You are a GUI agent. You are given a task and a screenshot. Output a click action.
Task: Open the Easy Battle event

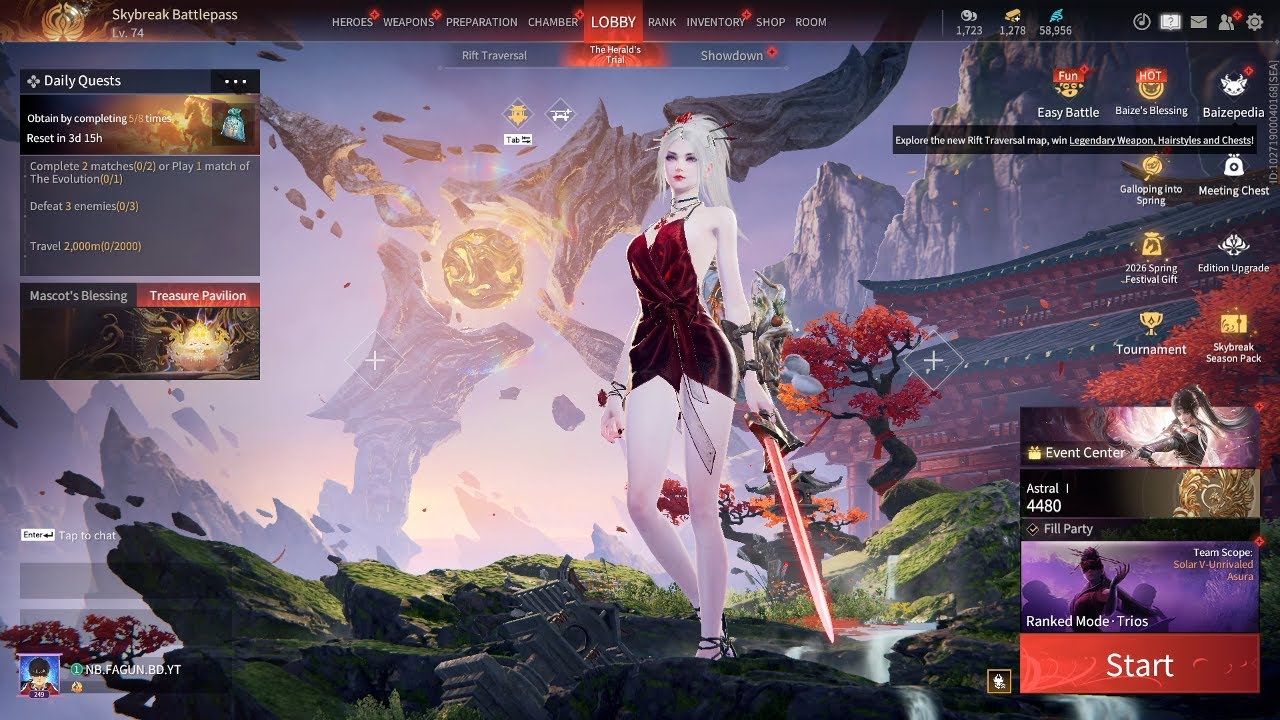click(x=1068, y=94)
